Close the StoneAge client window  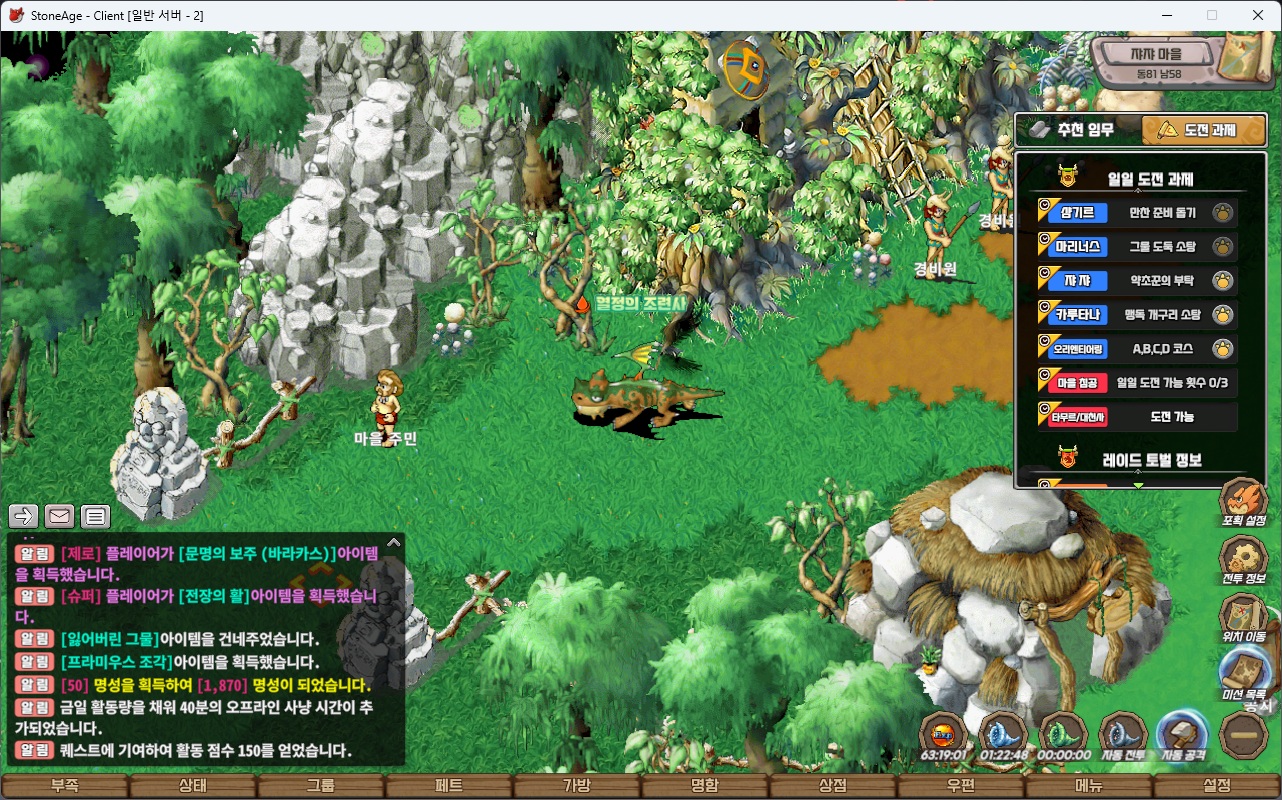point(1258,15)
